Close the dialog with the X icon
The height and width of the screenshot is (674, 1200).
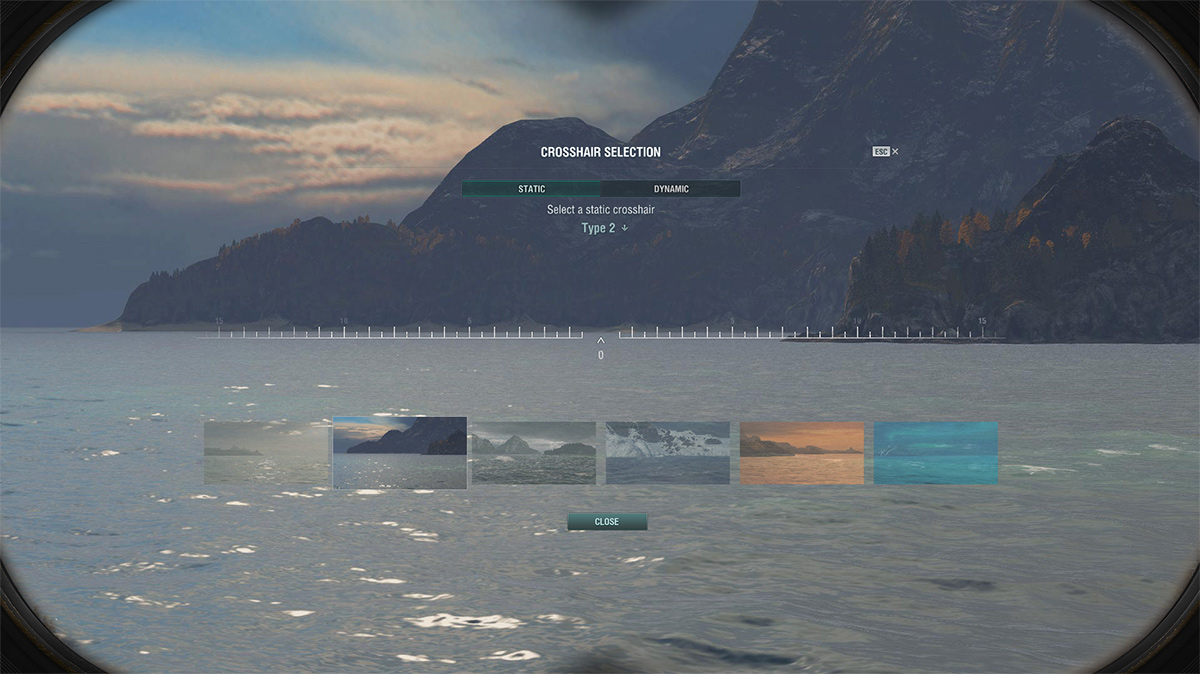(895, 152)
